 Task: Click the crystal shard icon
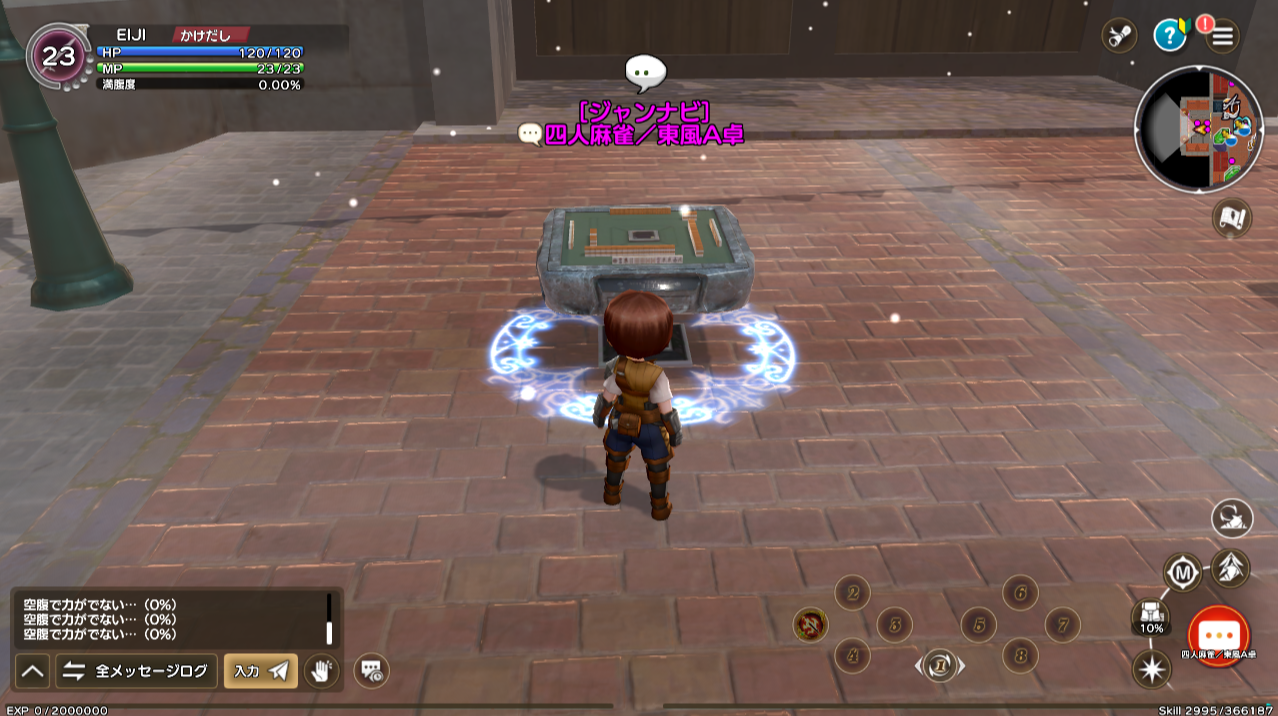(1230, 568)
